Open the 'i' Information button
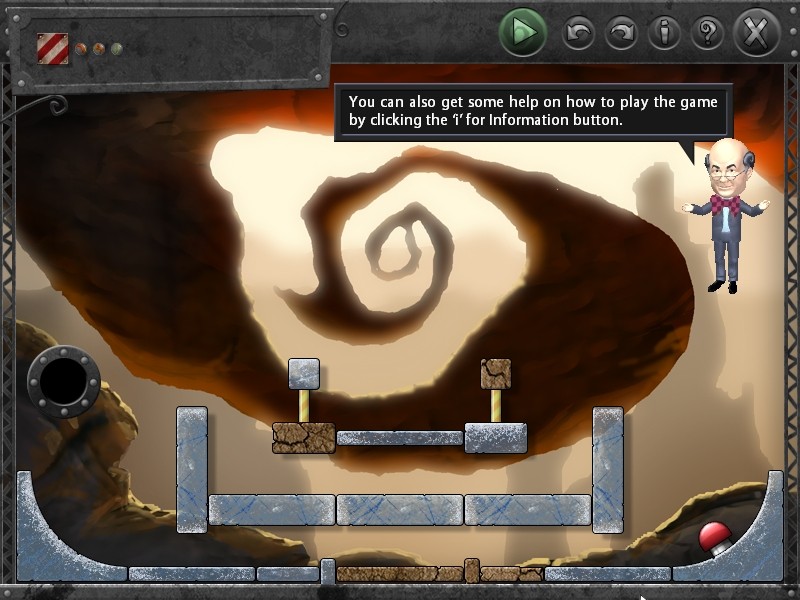This screenshot has width=800, height=600. 664,34
